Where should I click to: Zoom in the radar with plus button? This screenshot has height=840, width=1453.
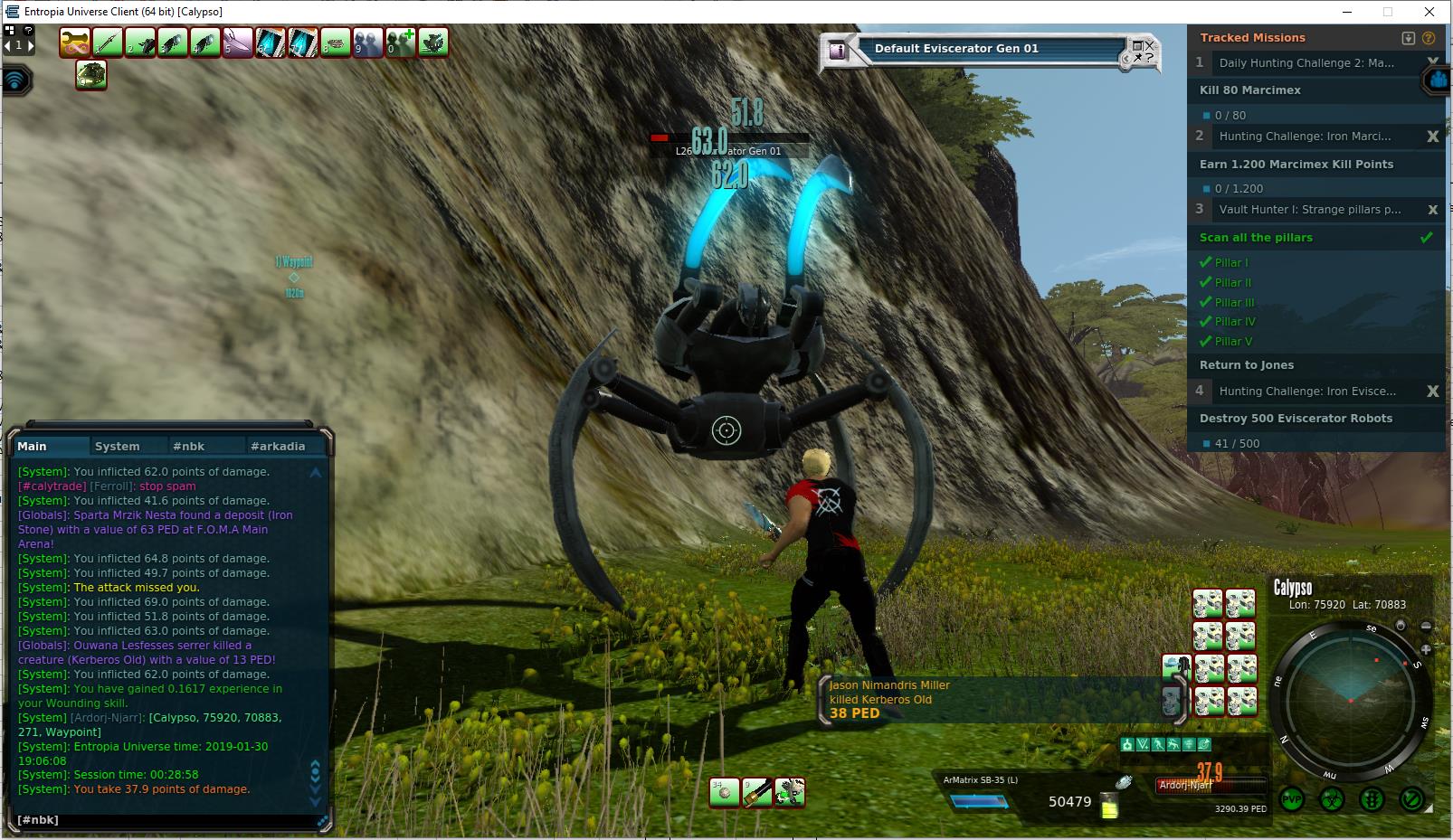(x=1426, y=649)
